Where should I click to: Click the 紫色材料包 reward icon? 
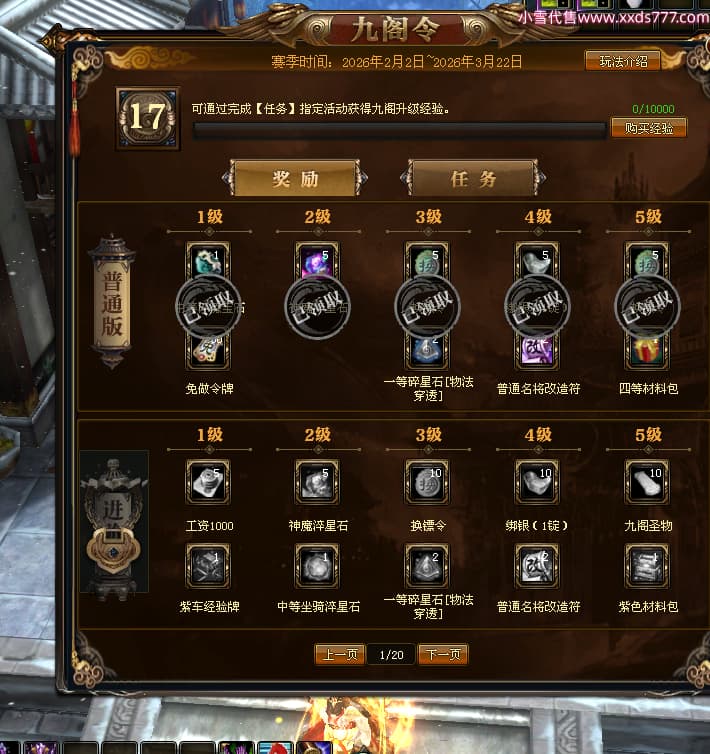648,566
